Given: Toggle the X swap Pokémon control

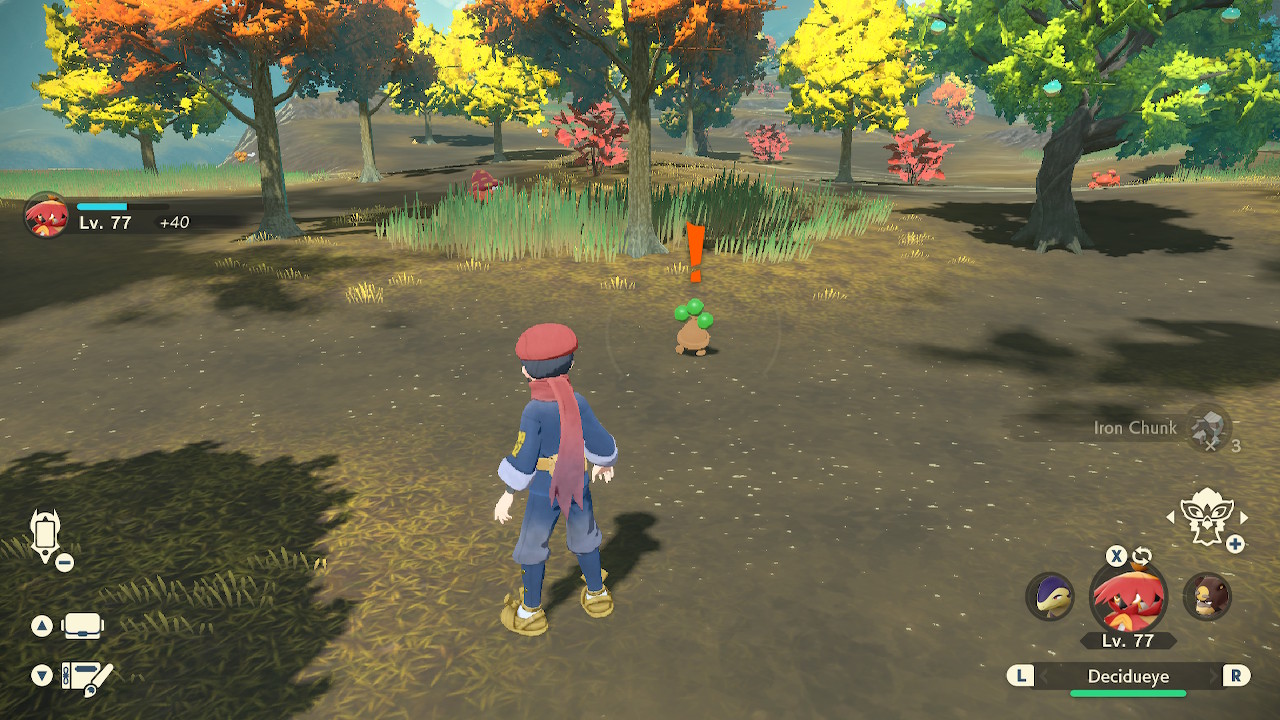Looking at the screenshot, I should point(1117,556).
